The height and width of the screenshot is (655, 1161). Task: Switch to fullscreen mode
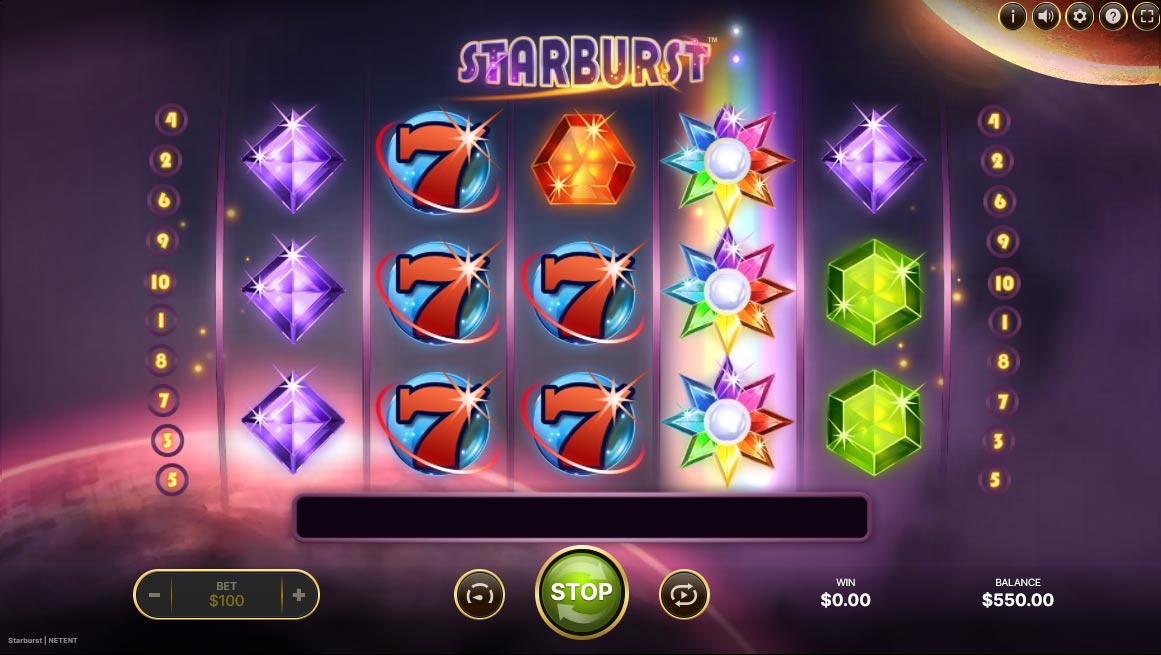click(1145, 16)
